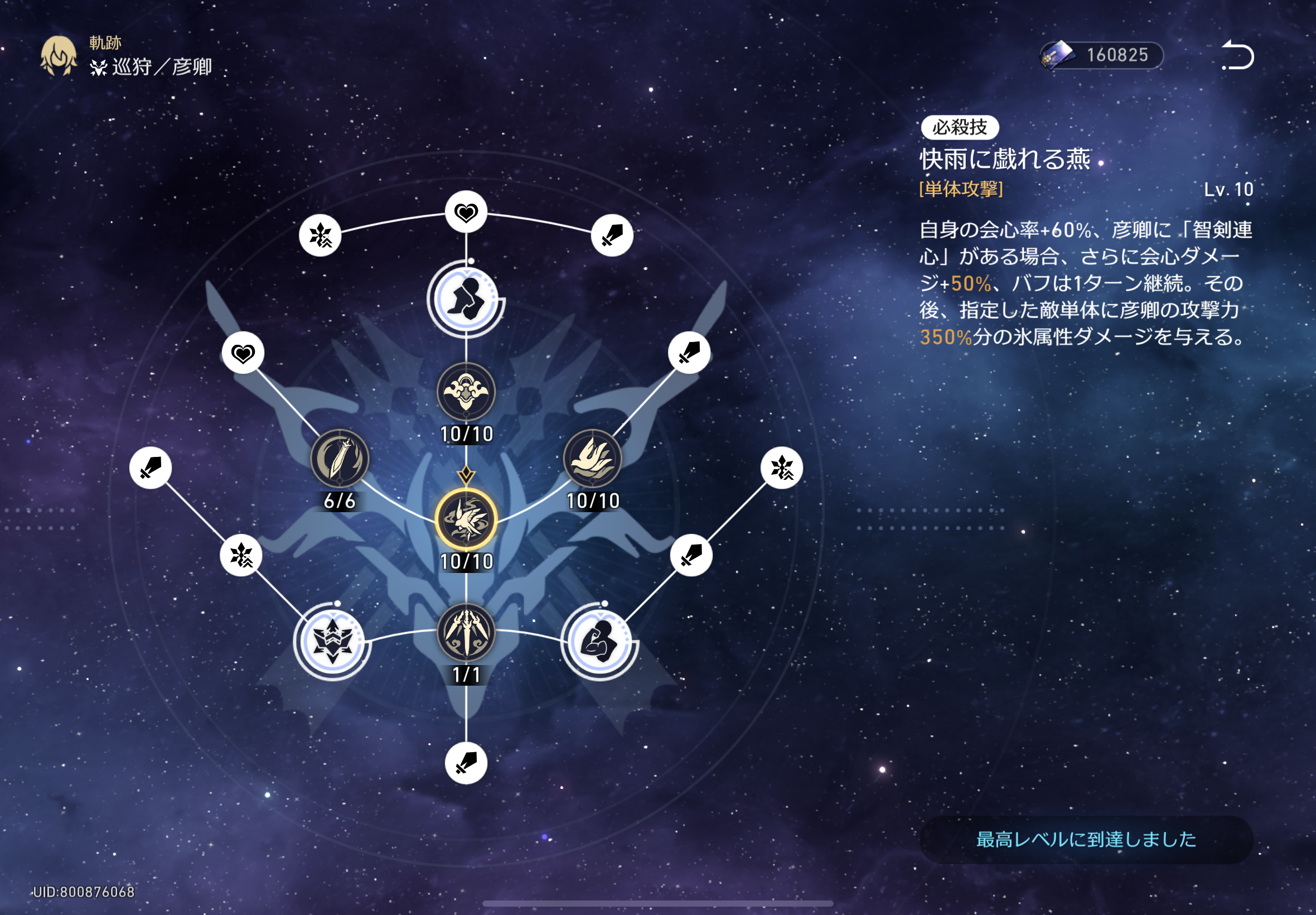The image size is (1316, 915).
Task: Select the skill node with the bird icon
Action: coord(592,459)
